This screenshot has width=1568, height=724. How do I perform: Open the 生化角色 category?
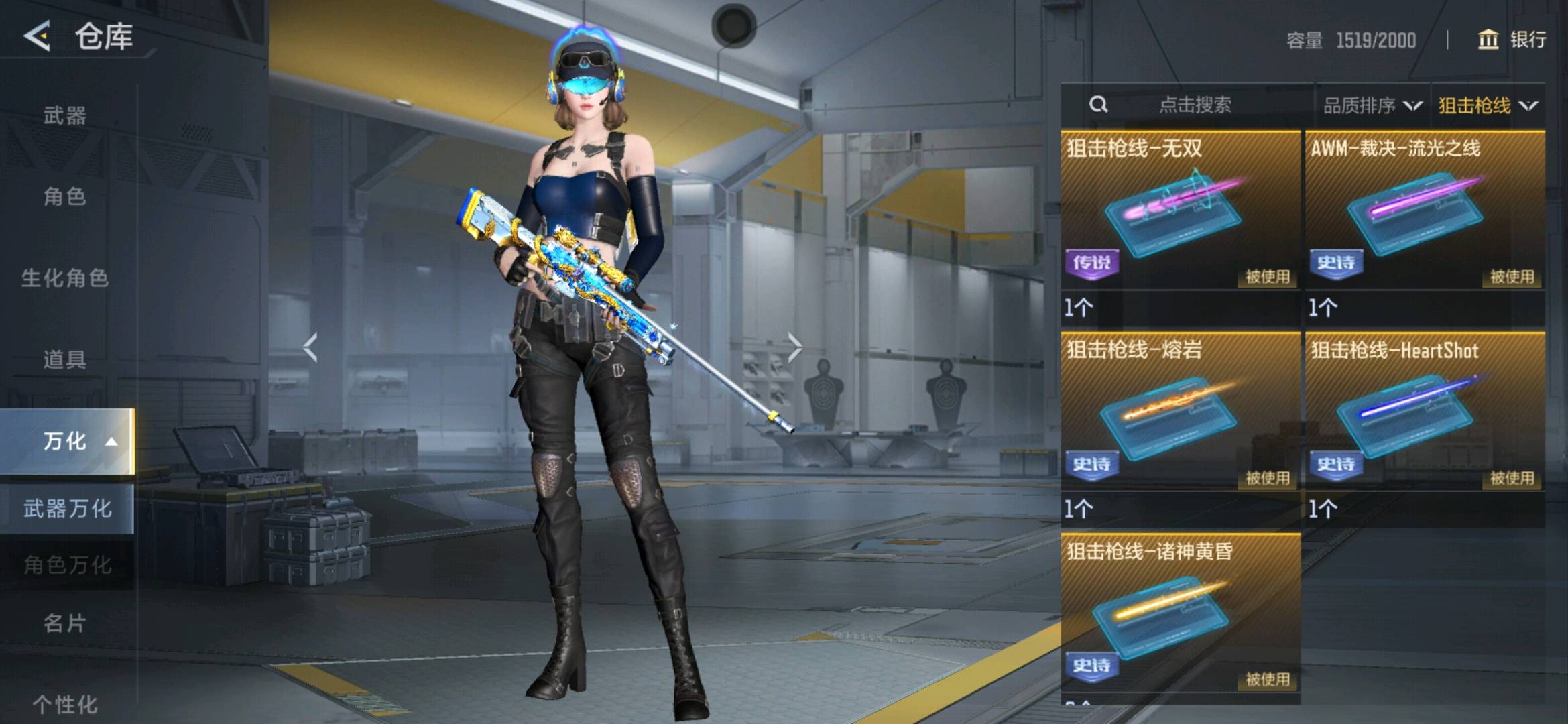point(65,278)
